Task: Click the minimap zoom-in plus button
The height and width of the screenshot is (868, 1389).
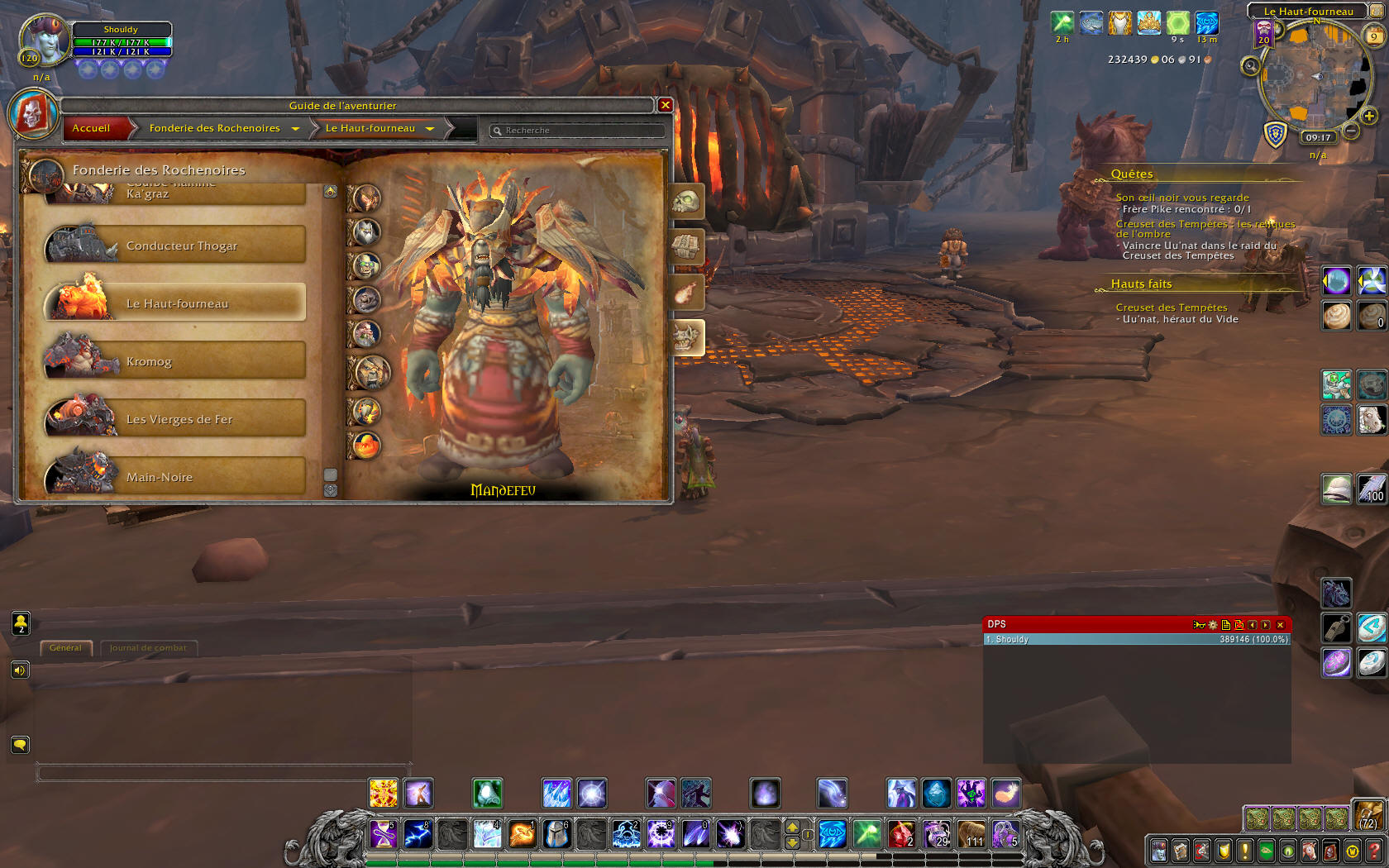Action: click(x=1369, y=117)
